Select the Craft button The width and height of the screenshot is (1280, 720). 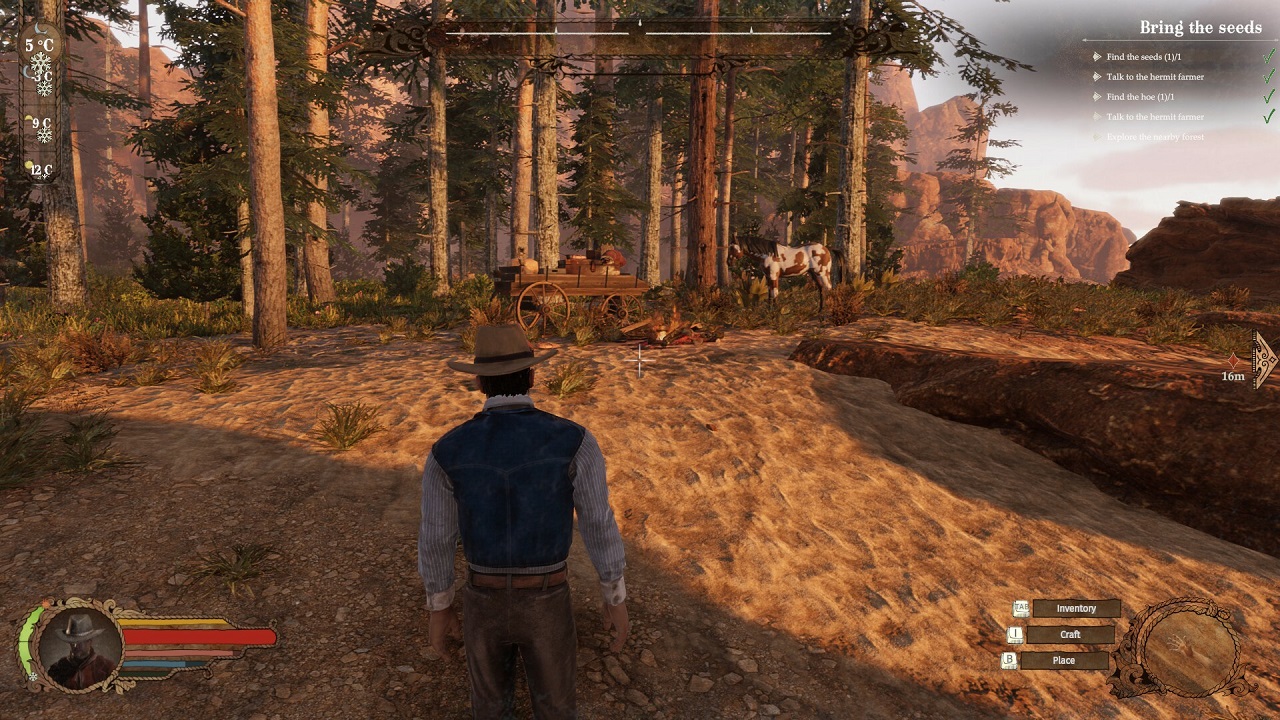1070,635
